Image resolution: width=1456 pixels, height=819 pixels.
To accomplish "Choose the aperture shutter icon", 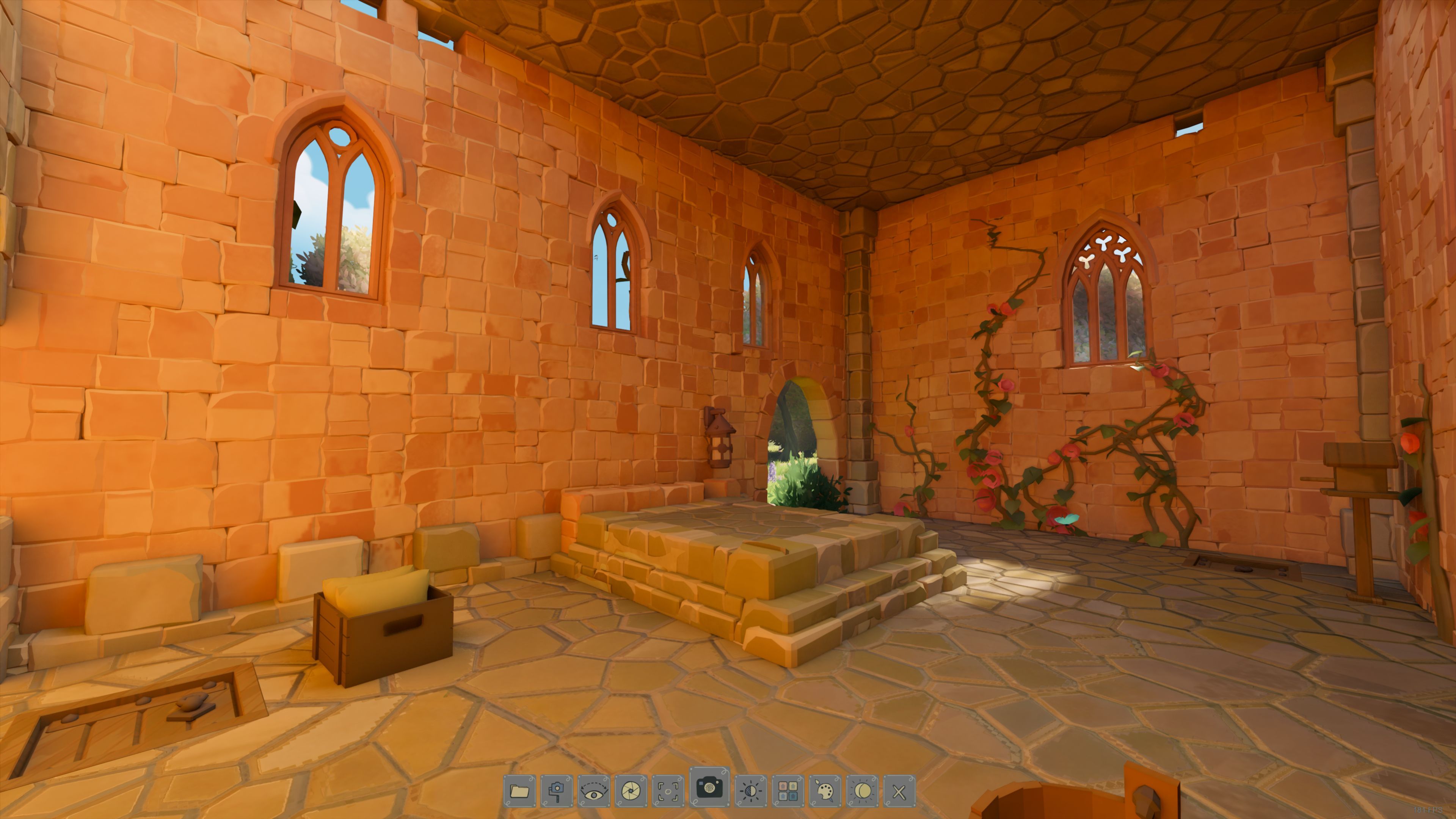I will tap(631, 791).
